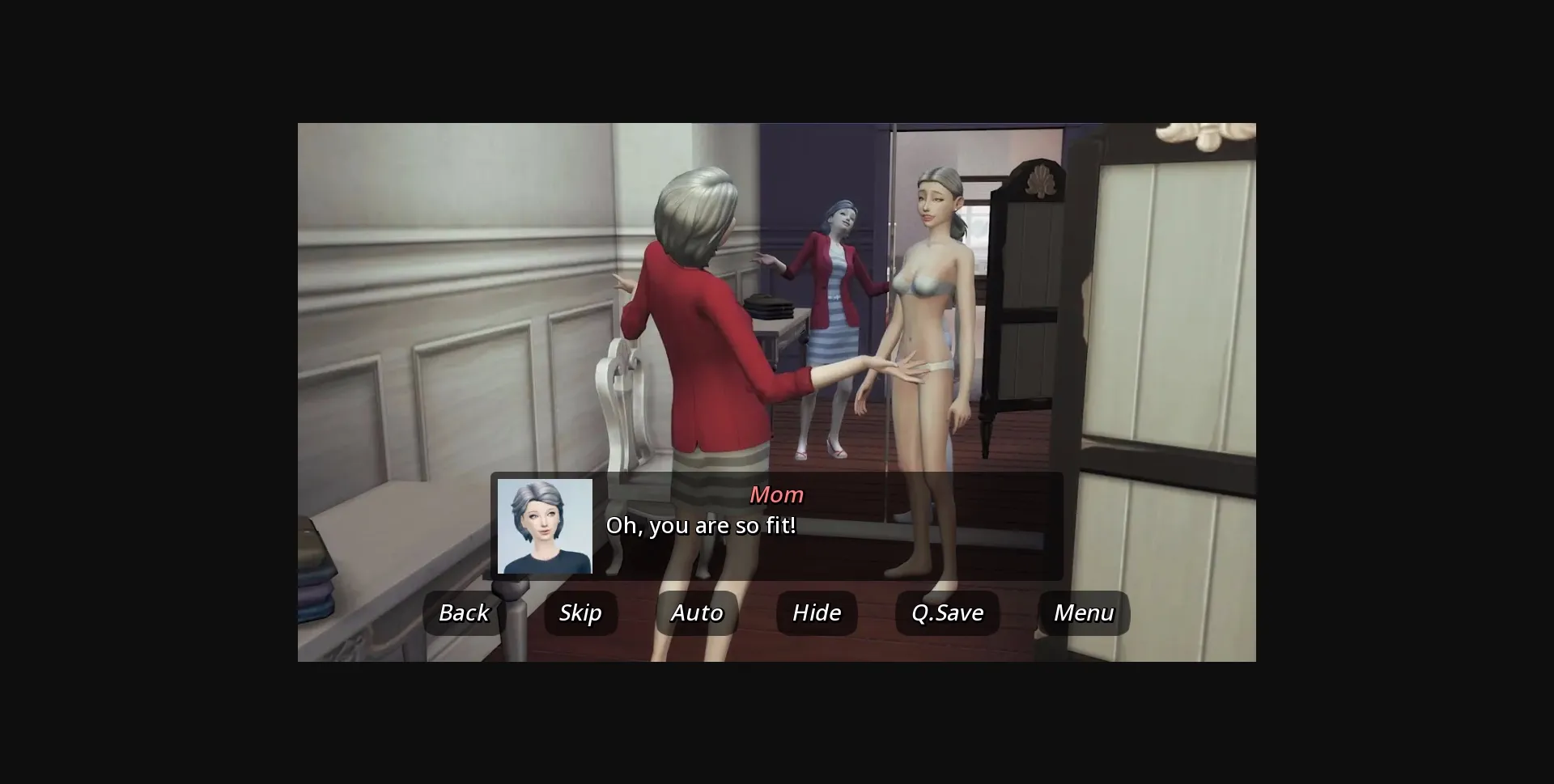
Task: Toggle Hide to view the full scene
Action: coord(815,613)
